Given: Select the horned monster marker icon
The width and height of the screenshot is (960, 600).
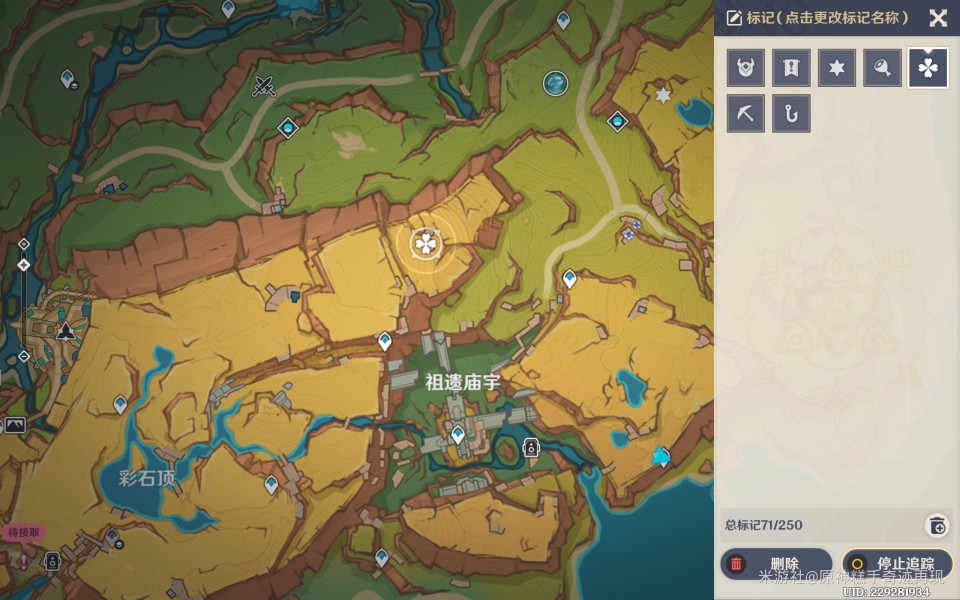Looking at the screenshot, I should [x=746, y=68].
